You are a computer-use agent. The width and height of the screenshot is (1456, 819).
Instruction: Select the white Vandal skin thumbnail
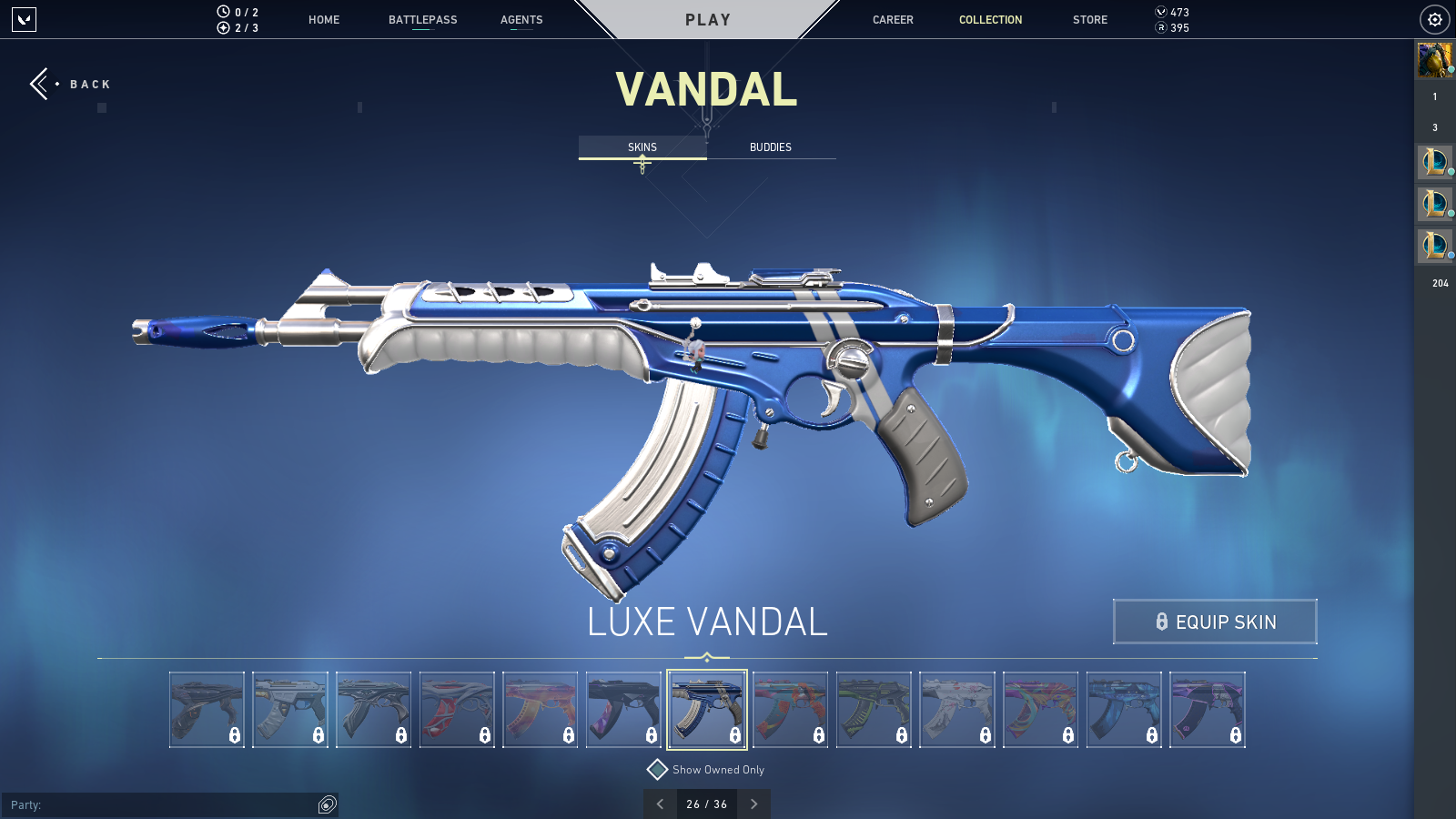[x=957, y=710]
